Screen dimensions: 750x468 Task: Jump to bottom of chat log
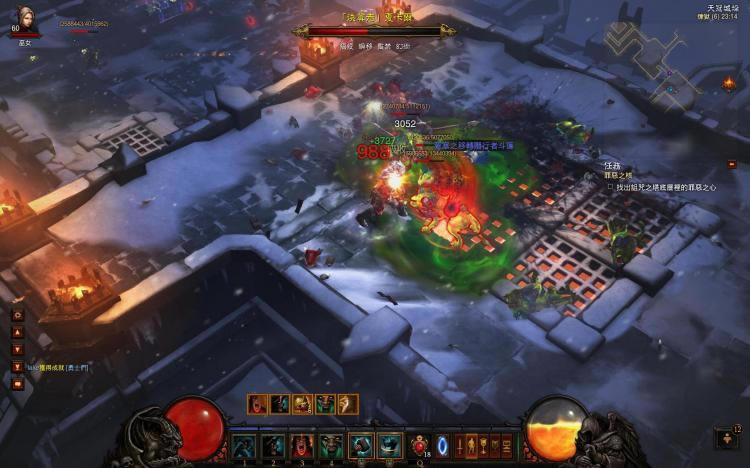[x=17, y=366]
